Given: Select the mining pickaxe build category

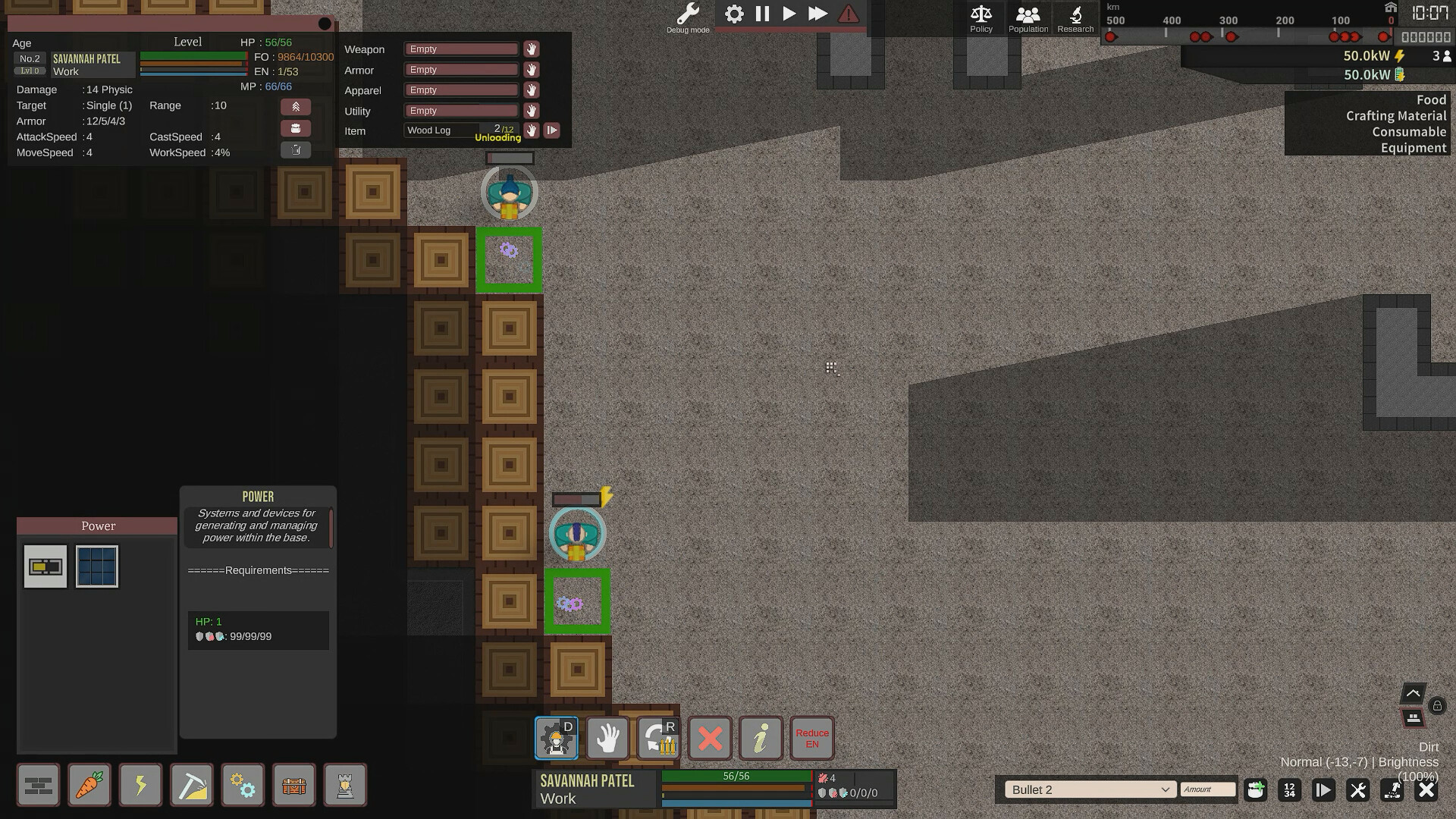Looking at the screenshot, I should pyautogui.click(x=191, y=785).
